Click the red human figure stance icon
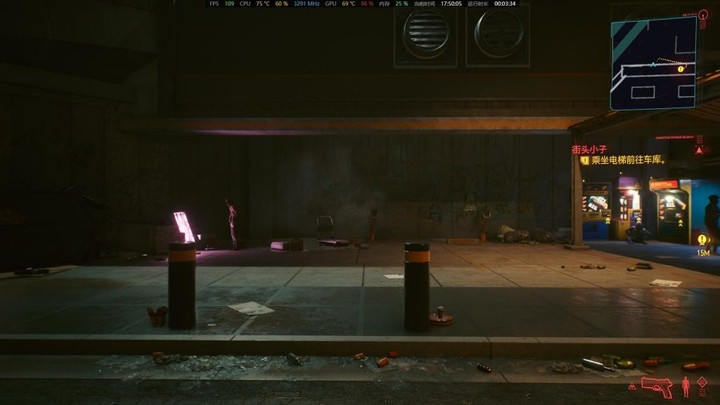 pos(686,386)
